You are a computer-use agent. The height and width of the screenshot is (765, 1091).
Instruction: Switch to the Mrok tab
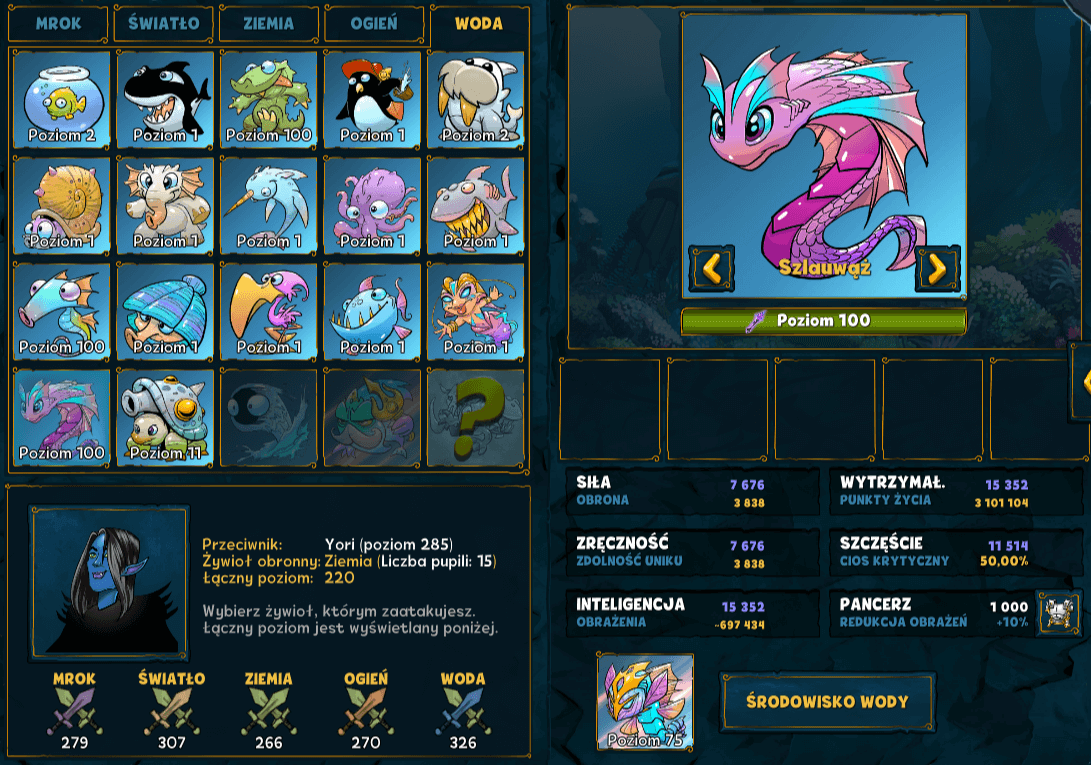point(58,23)
